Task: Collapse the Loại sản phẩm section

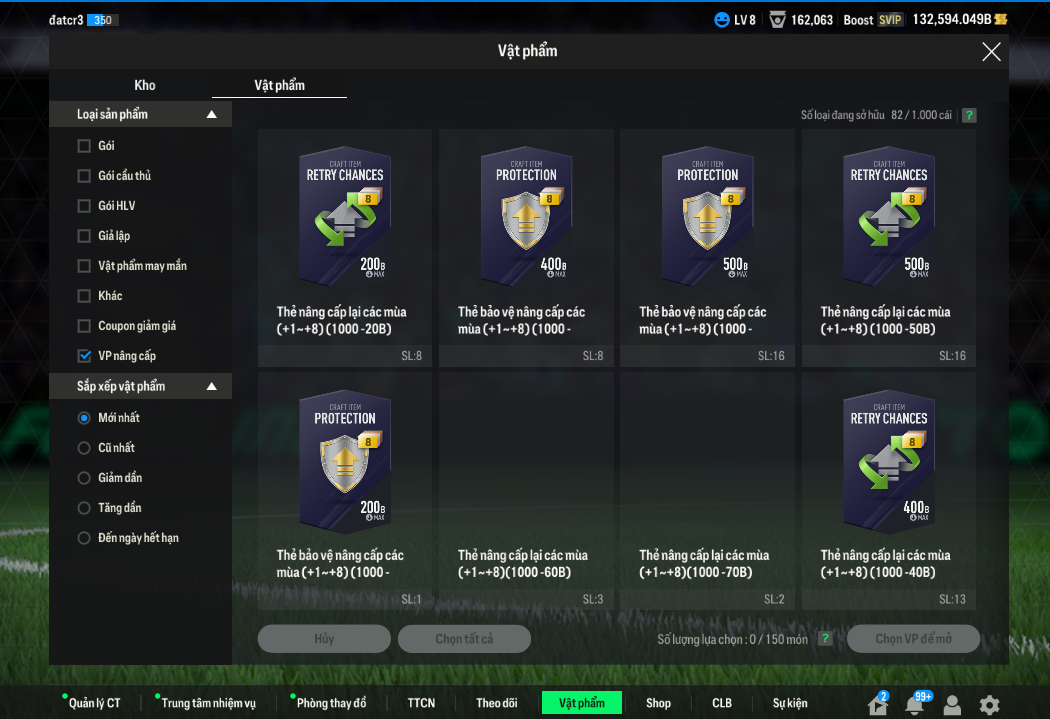Action: coord(211,115)
